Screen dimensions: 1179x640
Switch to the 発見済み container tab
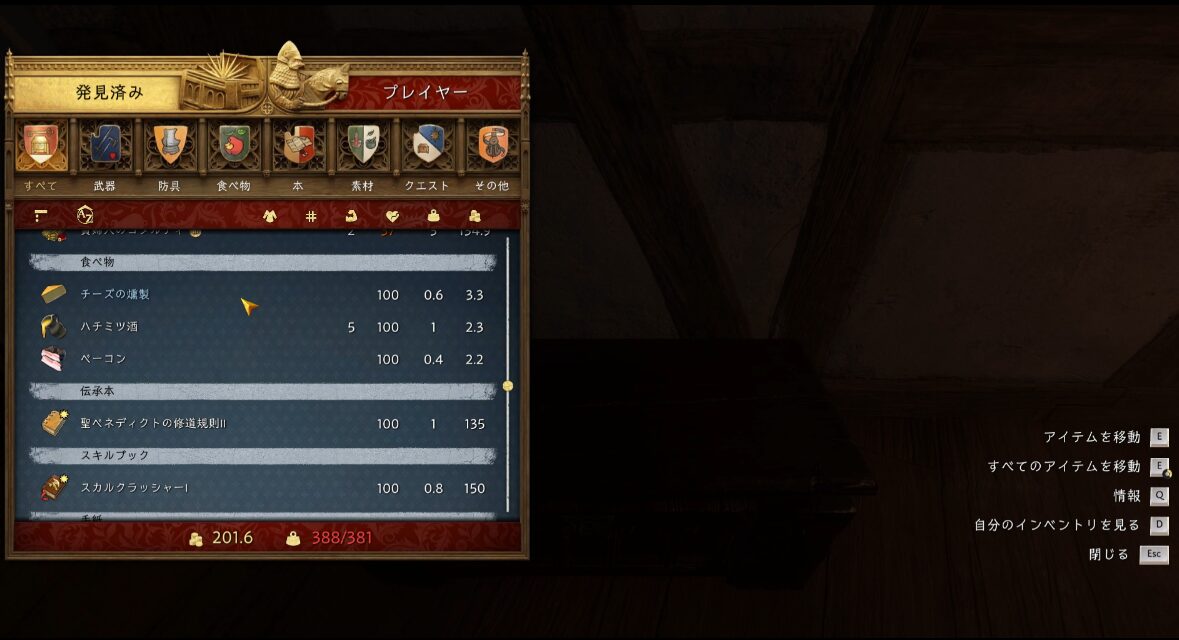[x=108, y=92]
